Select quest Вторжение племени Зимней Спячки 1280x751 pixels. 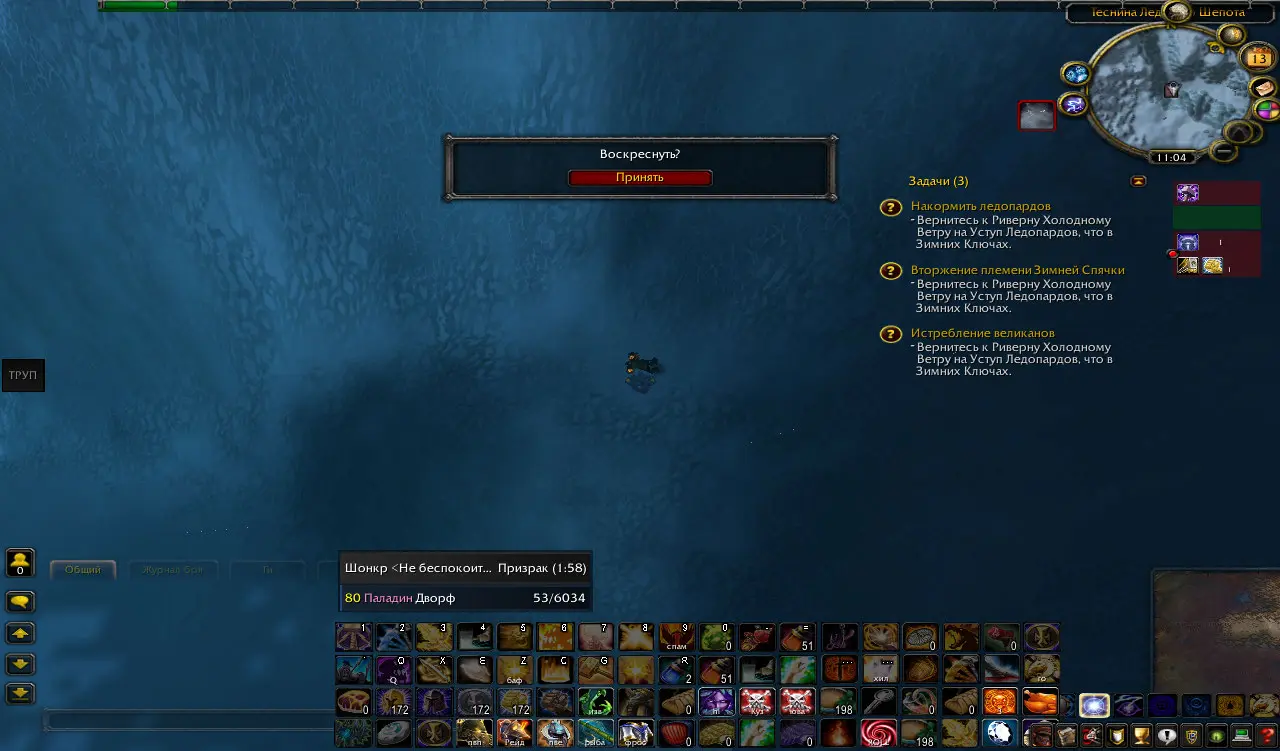coord(1017,270)
